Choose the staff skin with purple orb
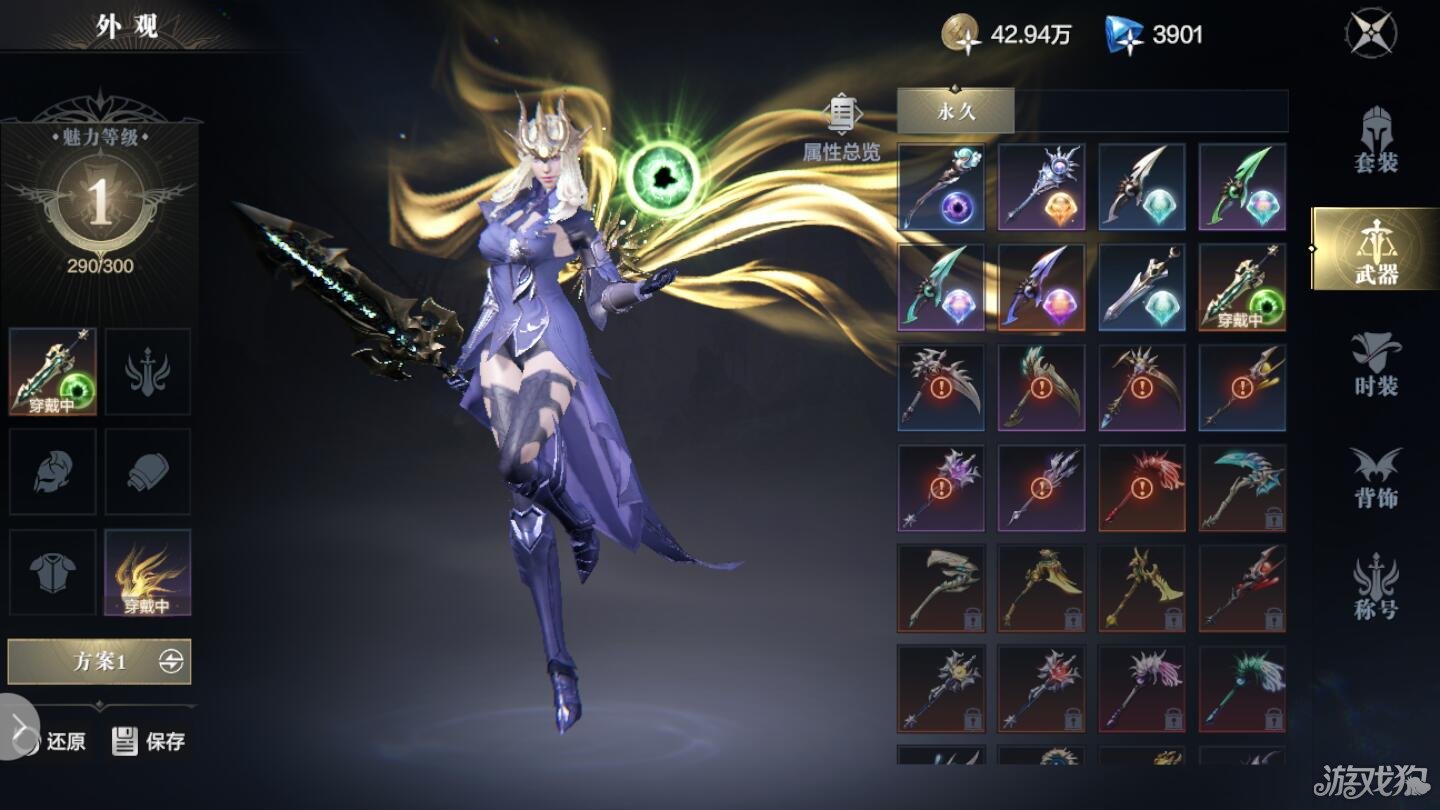The image size is (1440, 810). pyautogui.click(x=941, y=187)
